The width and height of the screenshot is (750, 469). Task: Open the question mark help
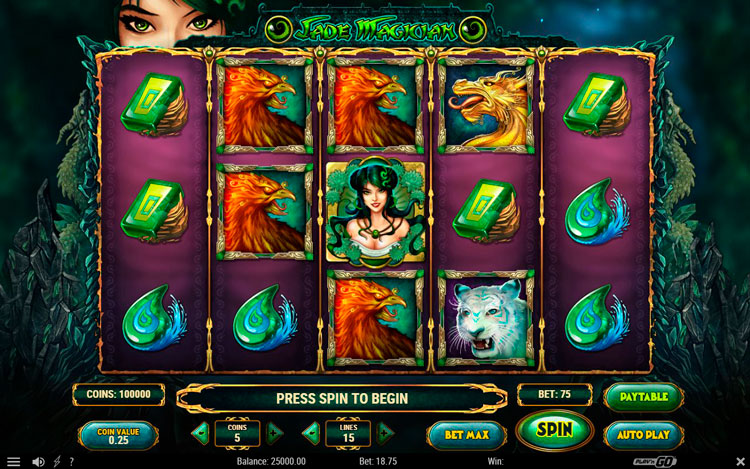pos(71,461)
